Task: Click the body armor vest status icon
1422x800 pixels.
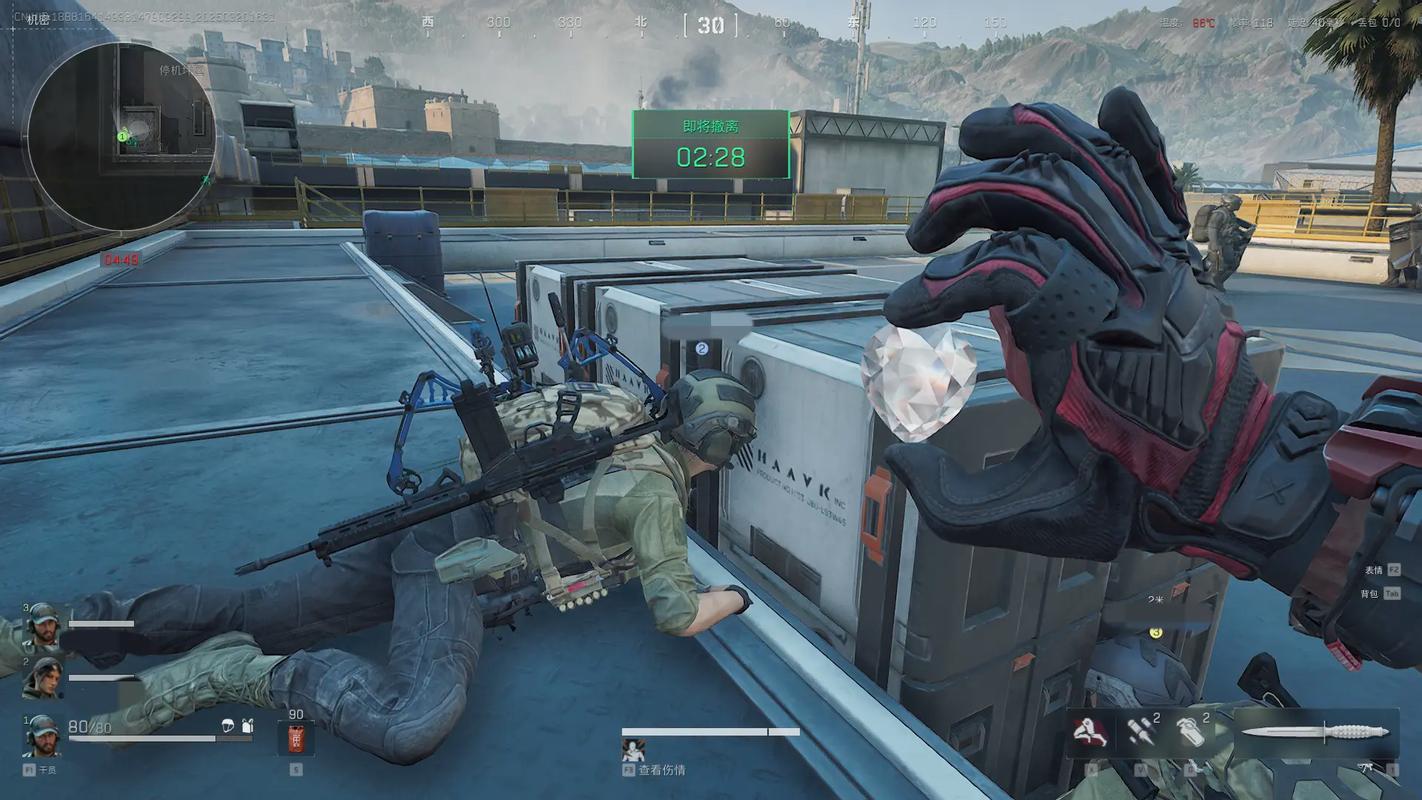Action: click(247, 726)
